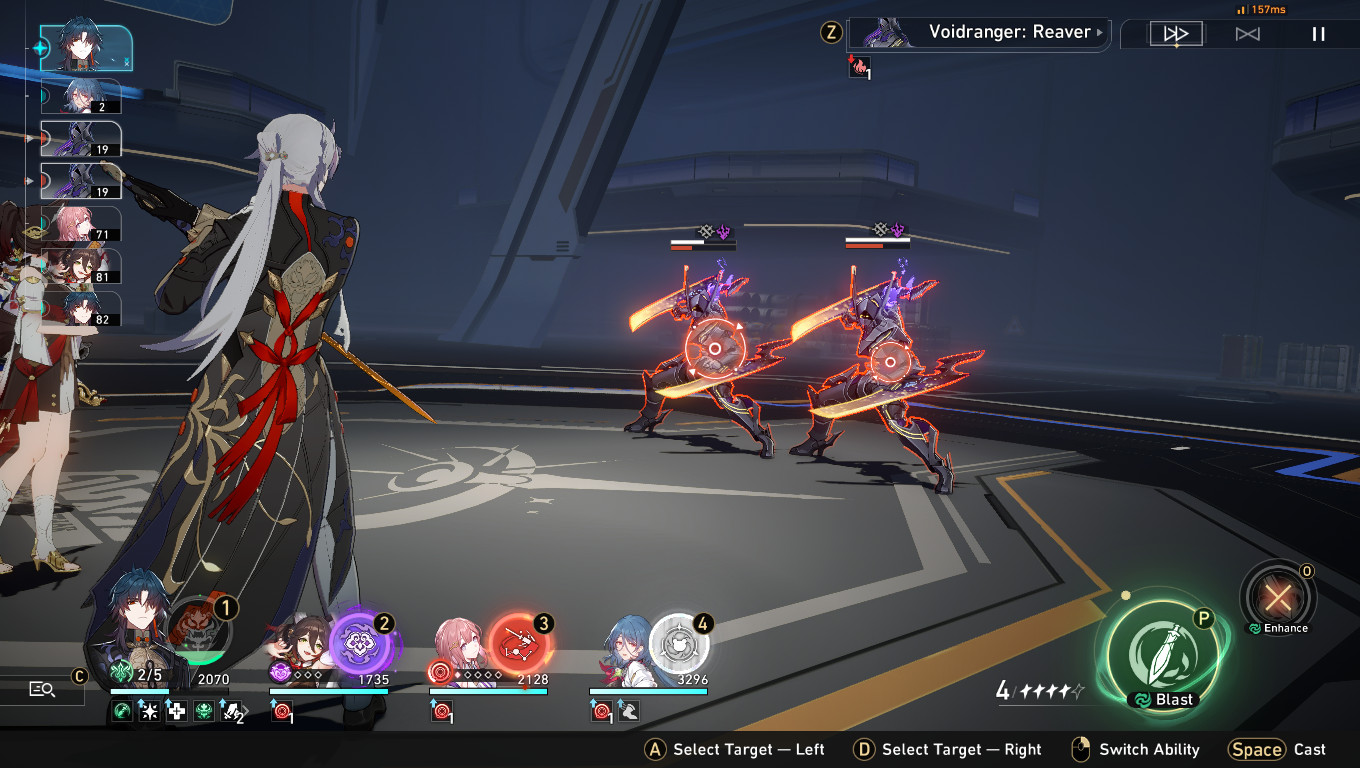1360x768 pixels.
Task: Inspect the debuff icon under the enemy name
Action: tap(858, 67)
